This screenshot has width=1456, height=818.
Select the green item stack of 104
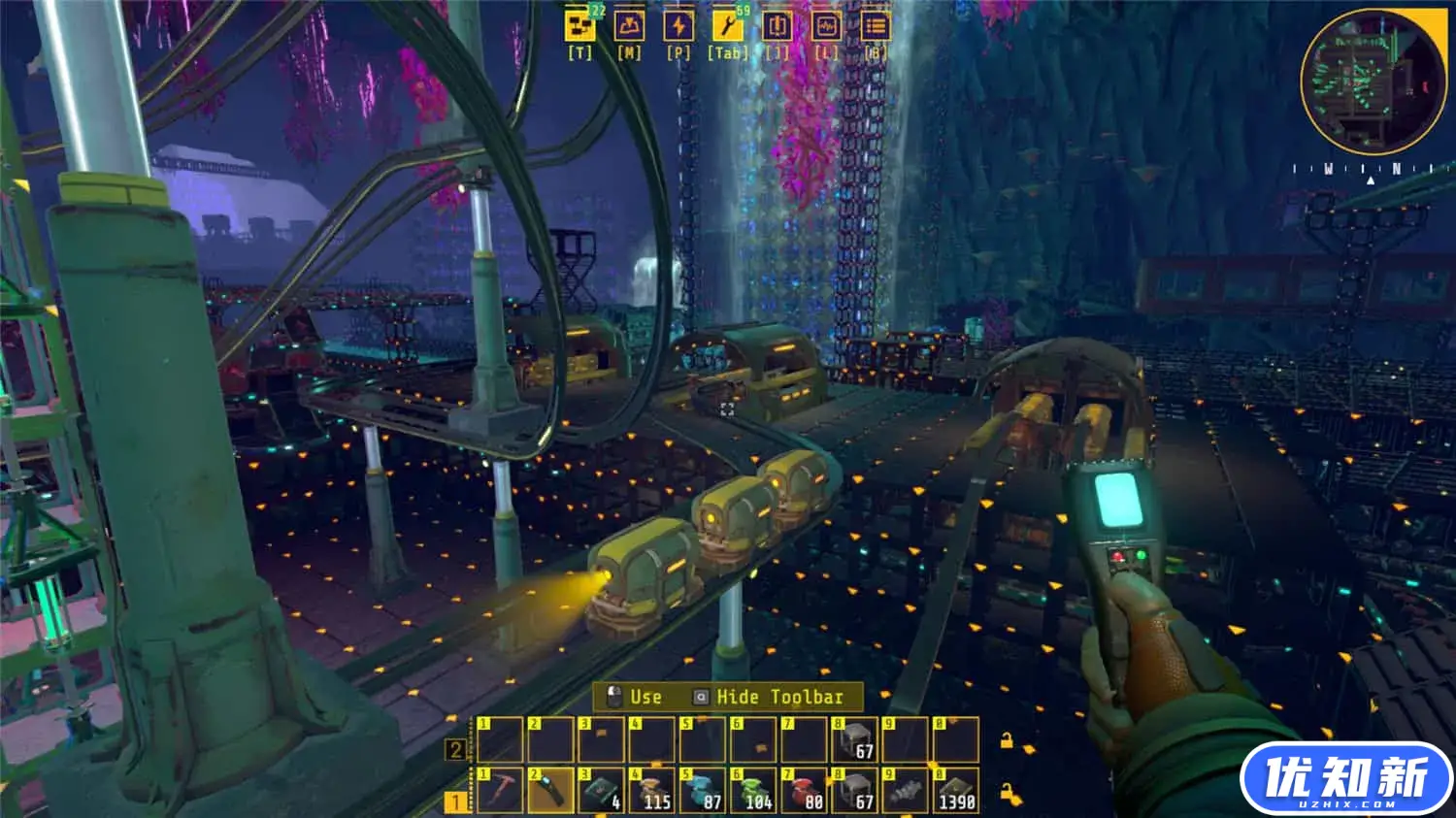(753, 790)
